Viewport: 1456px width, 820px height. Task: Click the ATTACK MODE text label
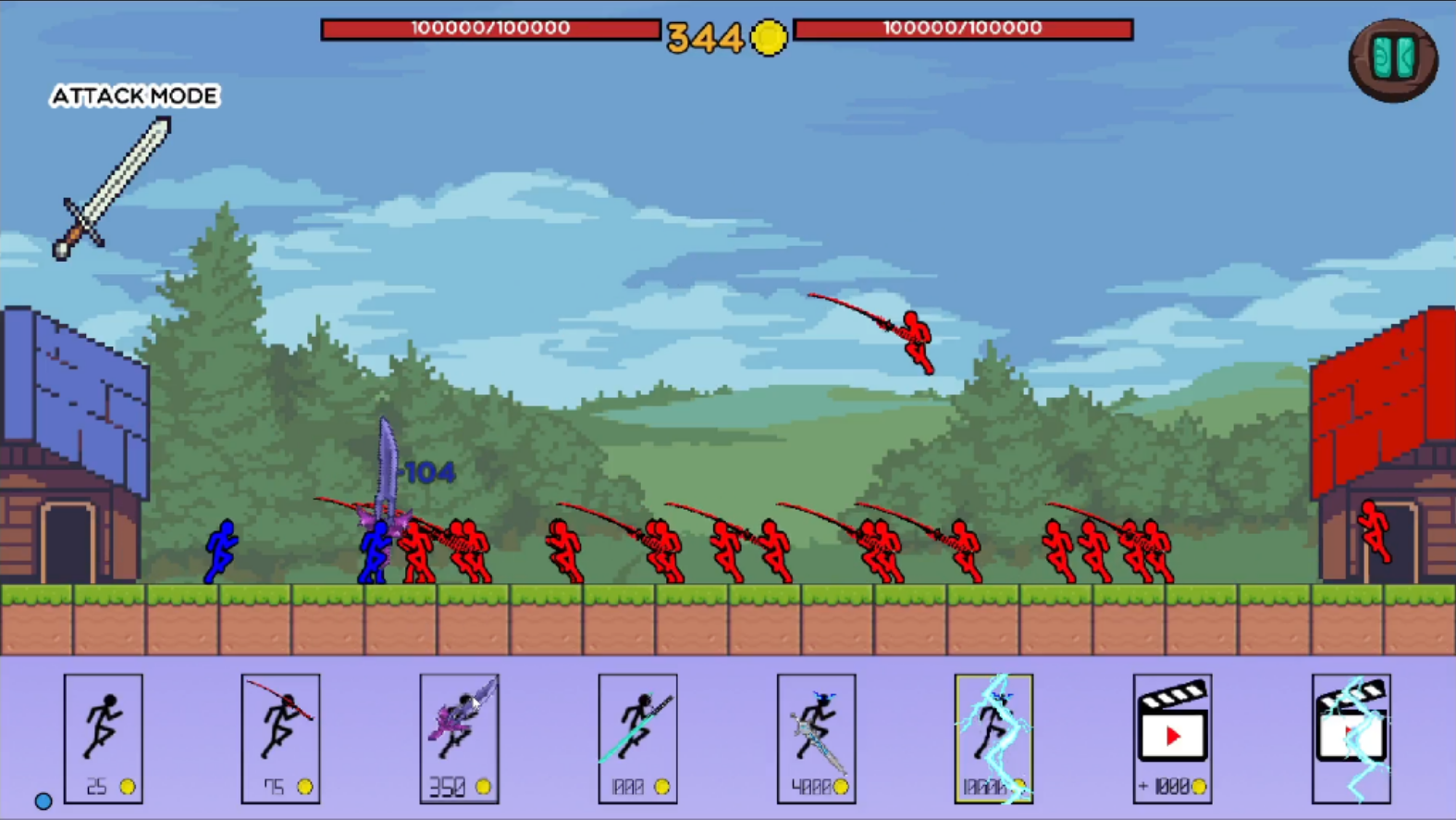coord(135,96)
